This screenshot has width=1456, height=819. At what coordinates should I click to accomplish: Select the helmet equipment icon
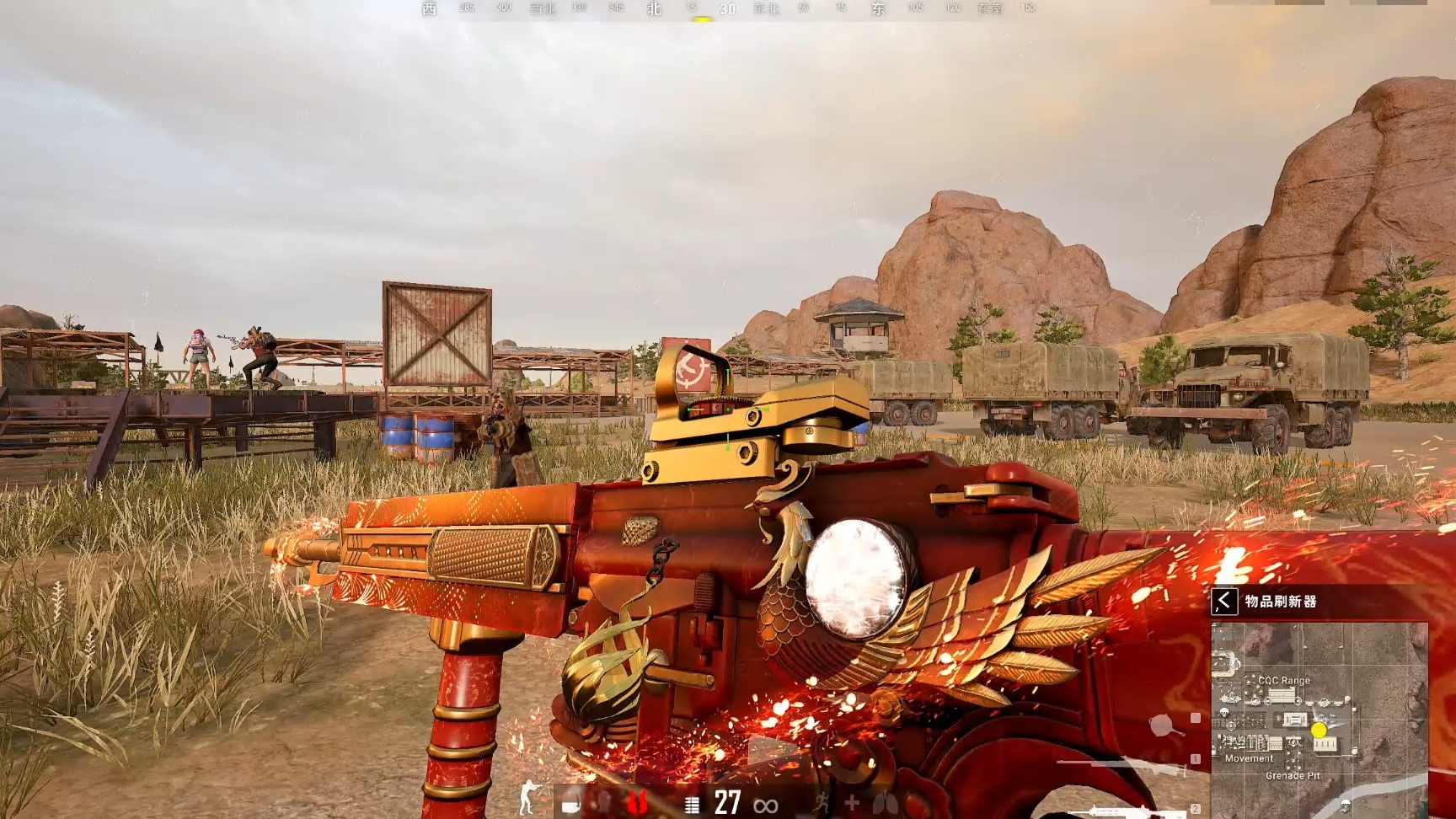[571, 803]
